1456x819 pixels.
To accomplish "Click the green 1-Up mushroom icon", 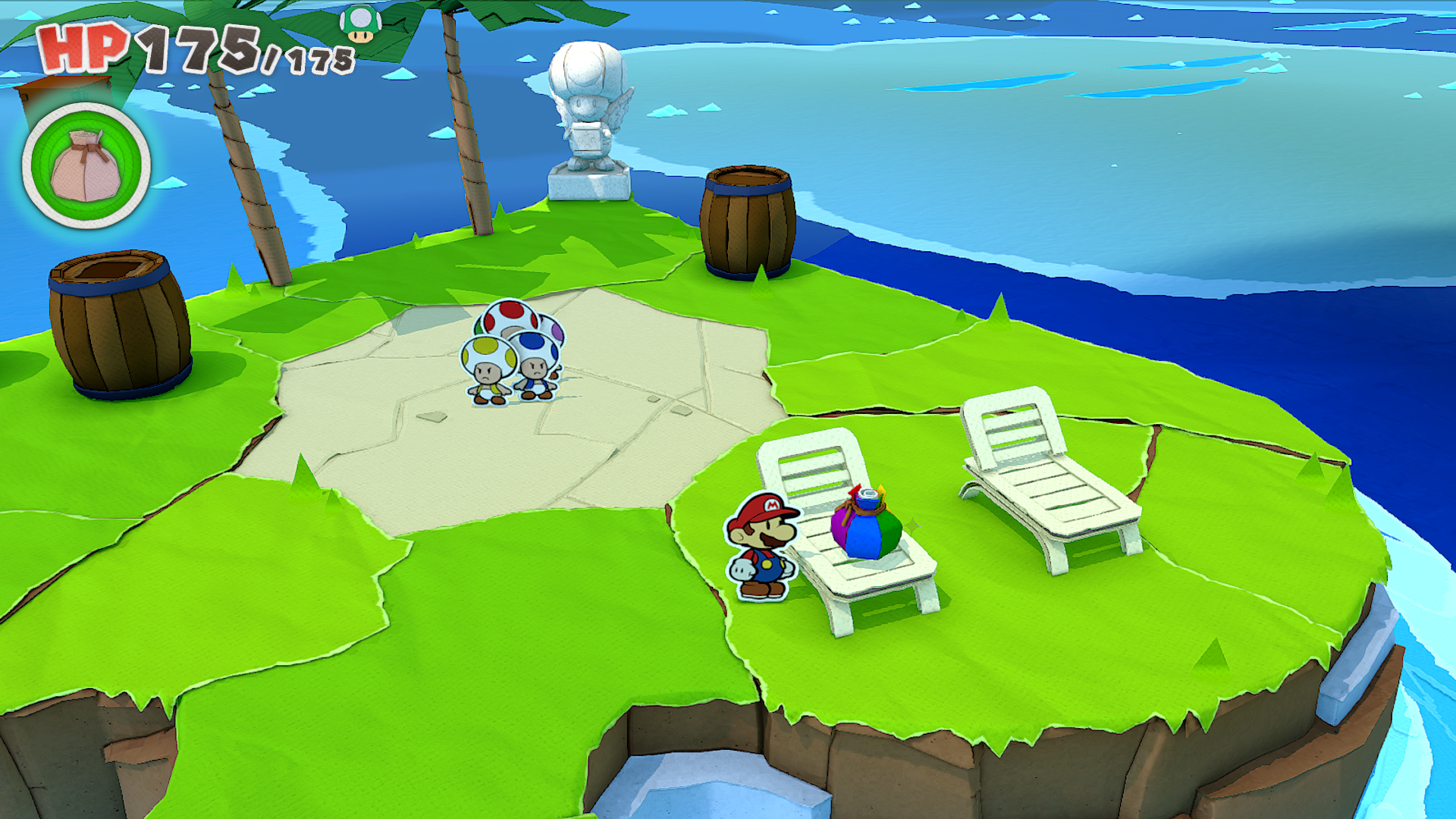I will click(x=360, y=24).
